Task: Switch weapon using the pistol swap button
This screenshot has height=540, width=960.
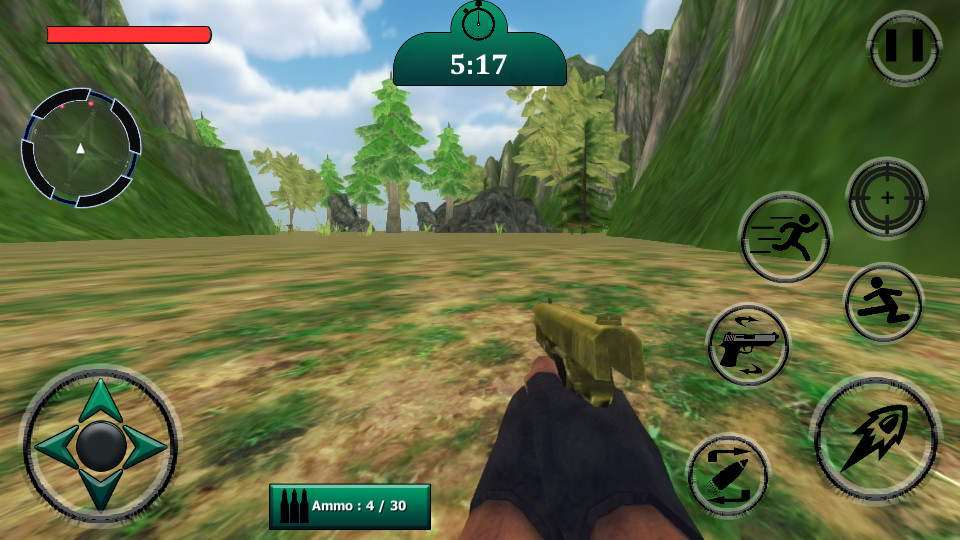Action: [x=748, y=345]
